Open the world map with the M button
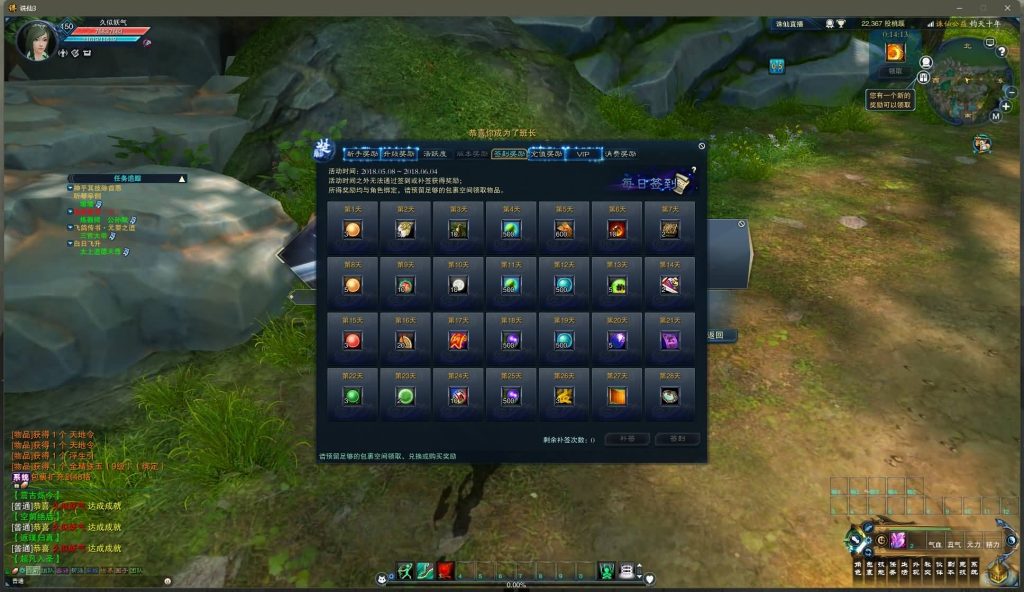This screenshot has width=1024, height=592. 995,116
